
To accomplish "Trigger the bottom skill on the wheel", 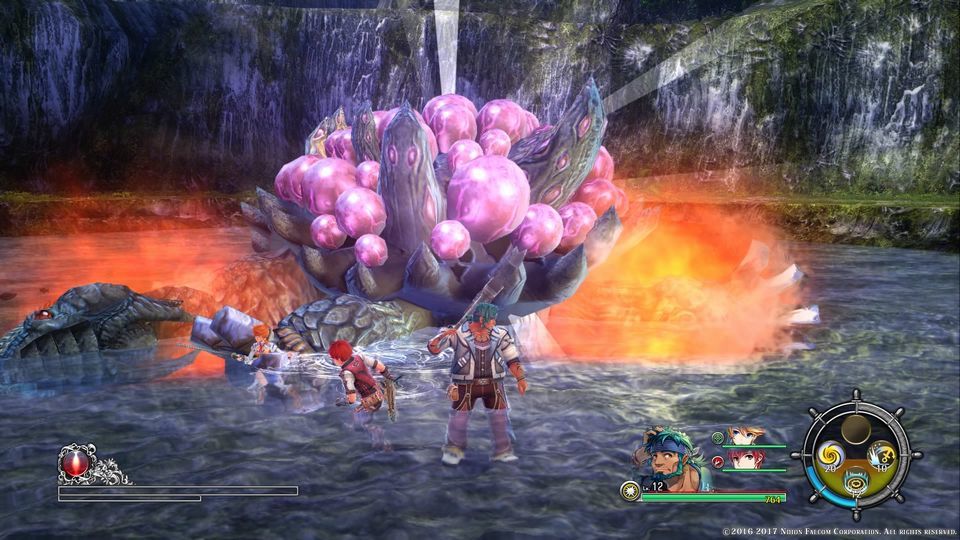I will (x=855, y=484).
